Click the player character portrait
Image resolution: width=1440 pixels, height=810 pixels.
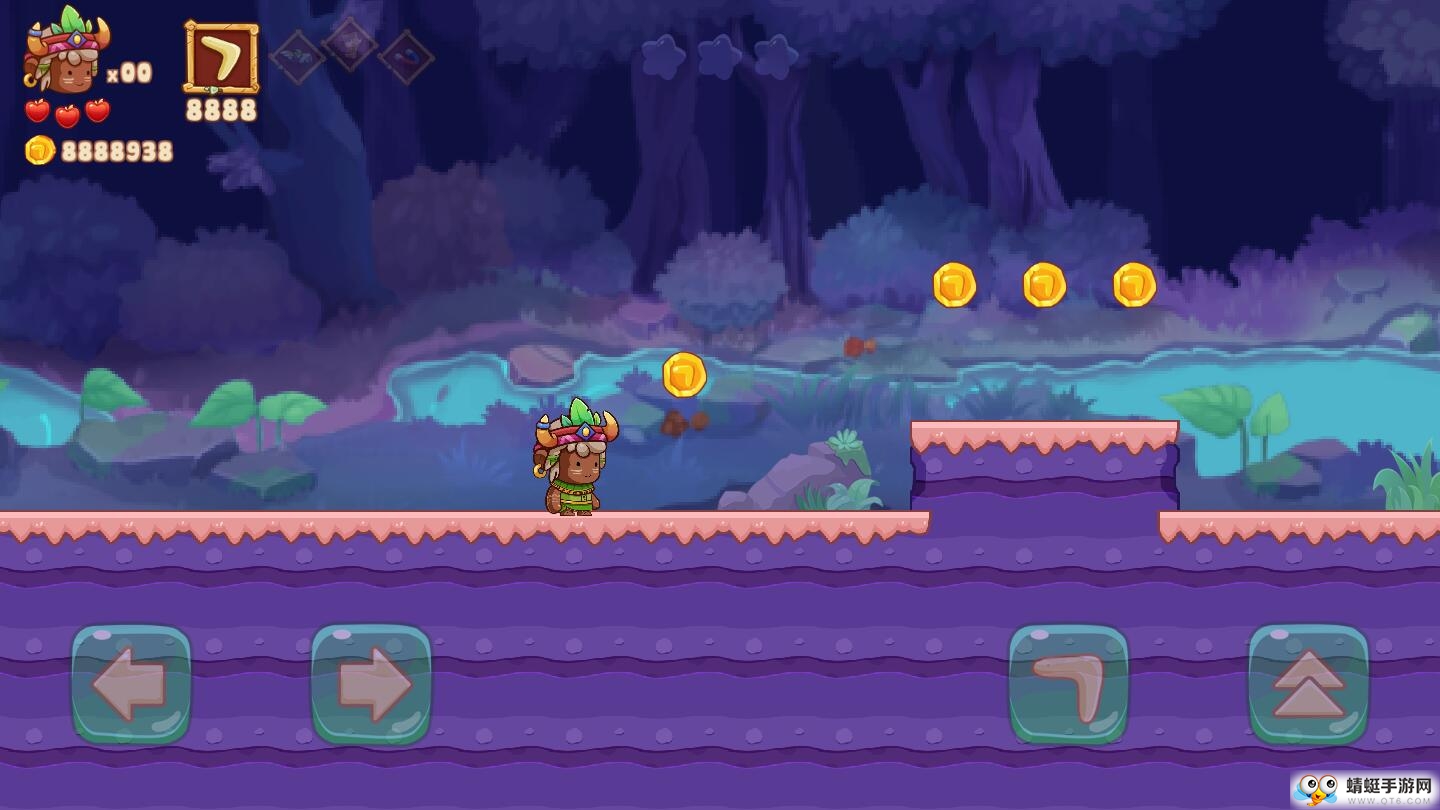point(66,53)
